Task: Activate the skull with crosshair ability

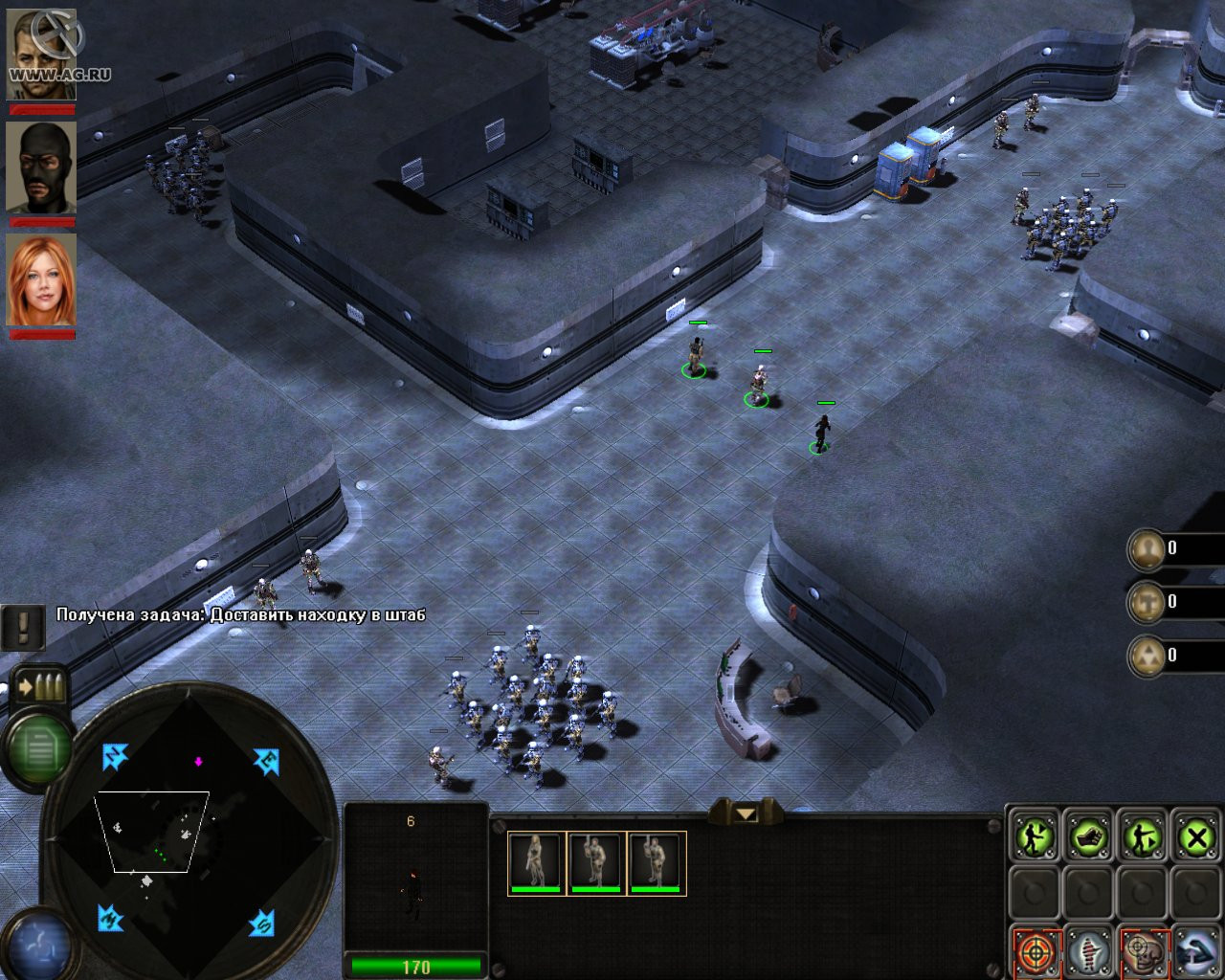Action: tap(1143, 951)
